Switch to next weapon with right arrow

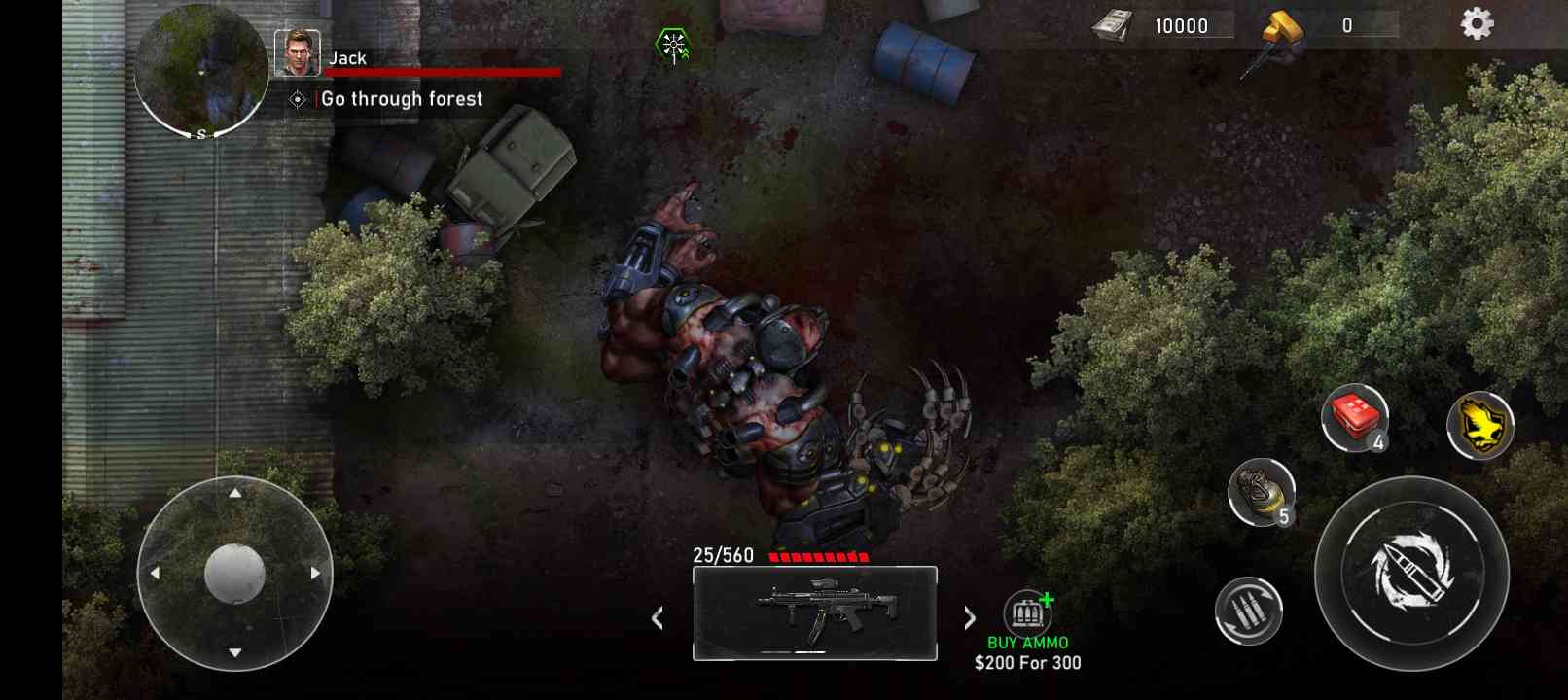click(x=970, y=618)
